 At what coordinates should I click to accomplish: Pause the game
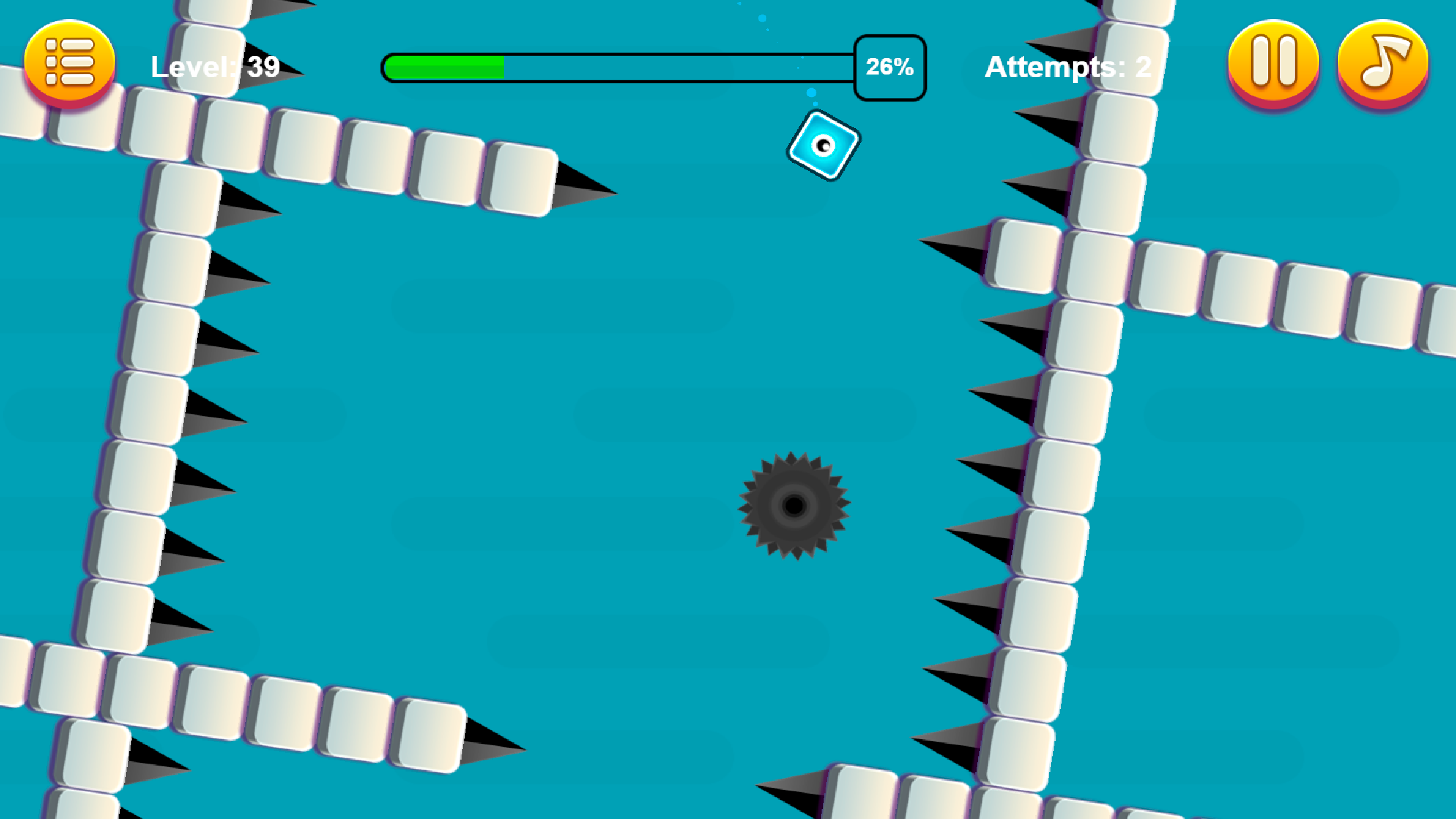[1273, 63]
